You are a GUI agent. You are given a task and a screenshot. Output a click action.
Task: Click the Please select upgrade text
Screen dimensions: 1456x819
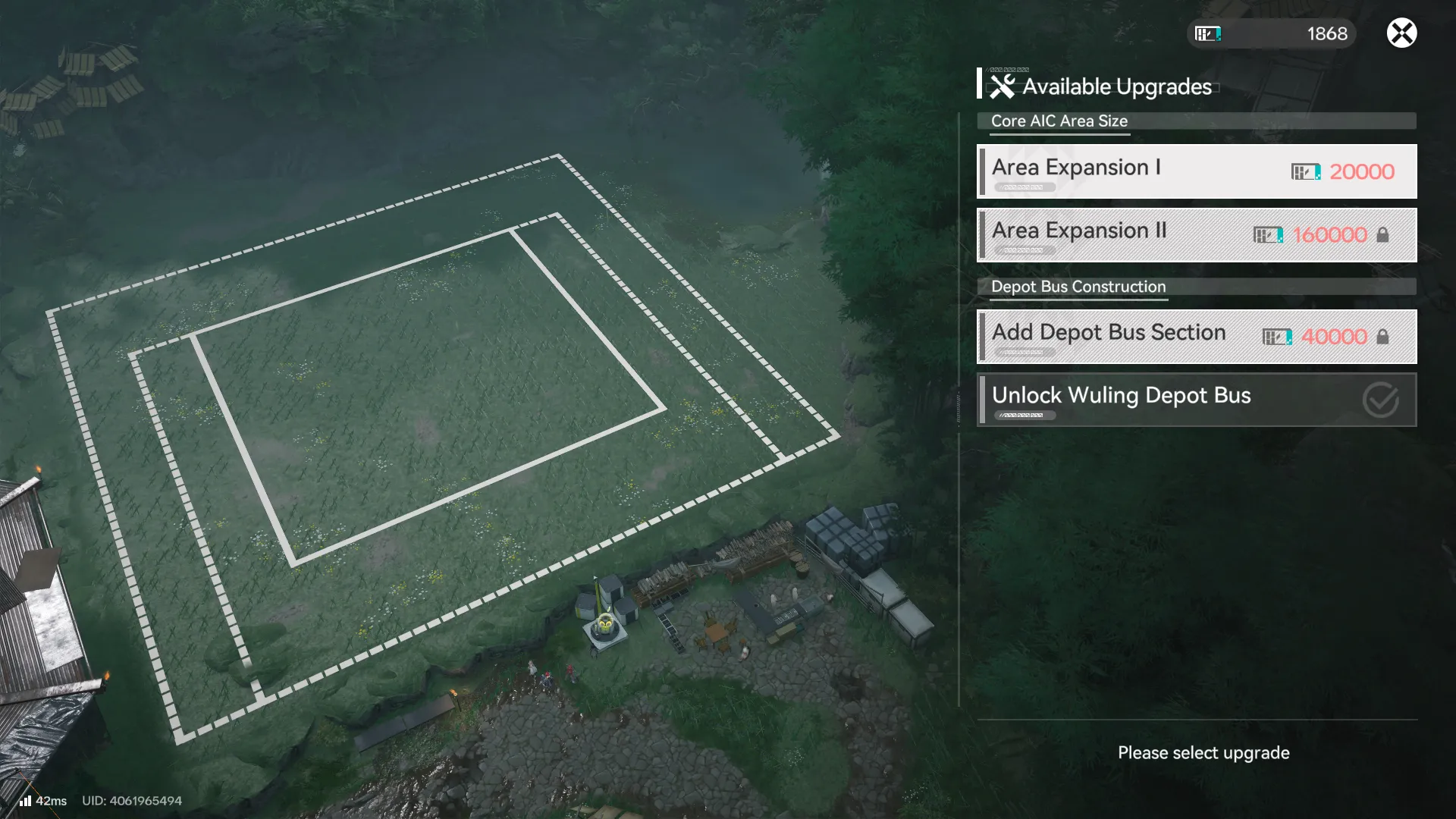point(1203,752)
